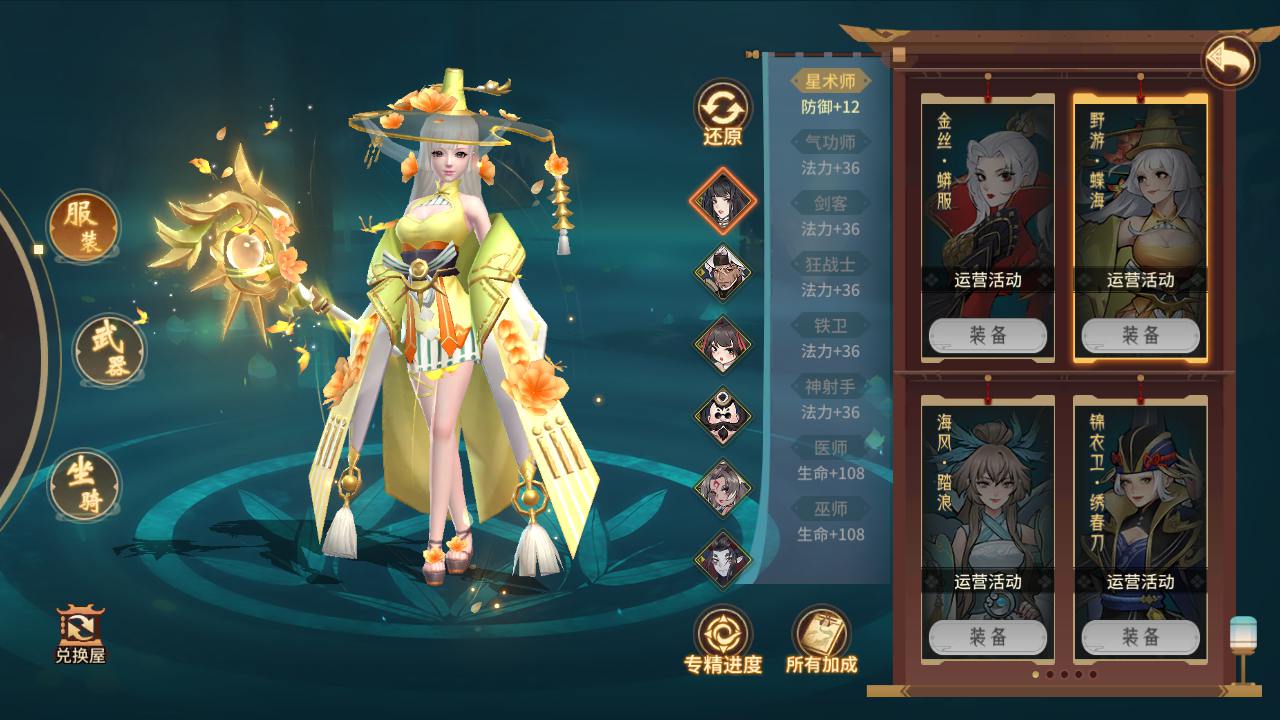Click the 还原 restore button
This screenshot has width=1280, height=720.
point(722,113)
